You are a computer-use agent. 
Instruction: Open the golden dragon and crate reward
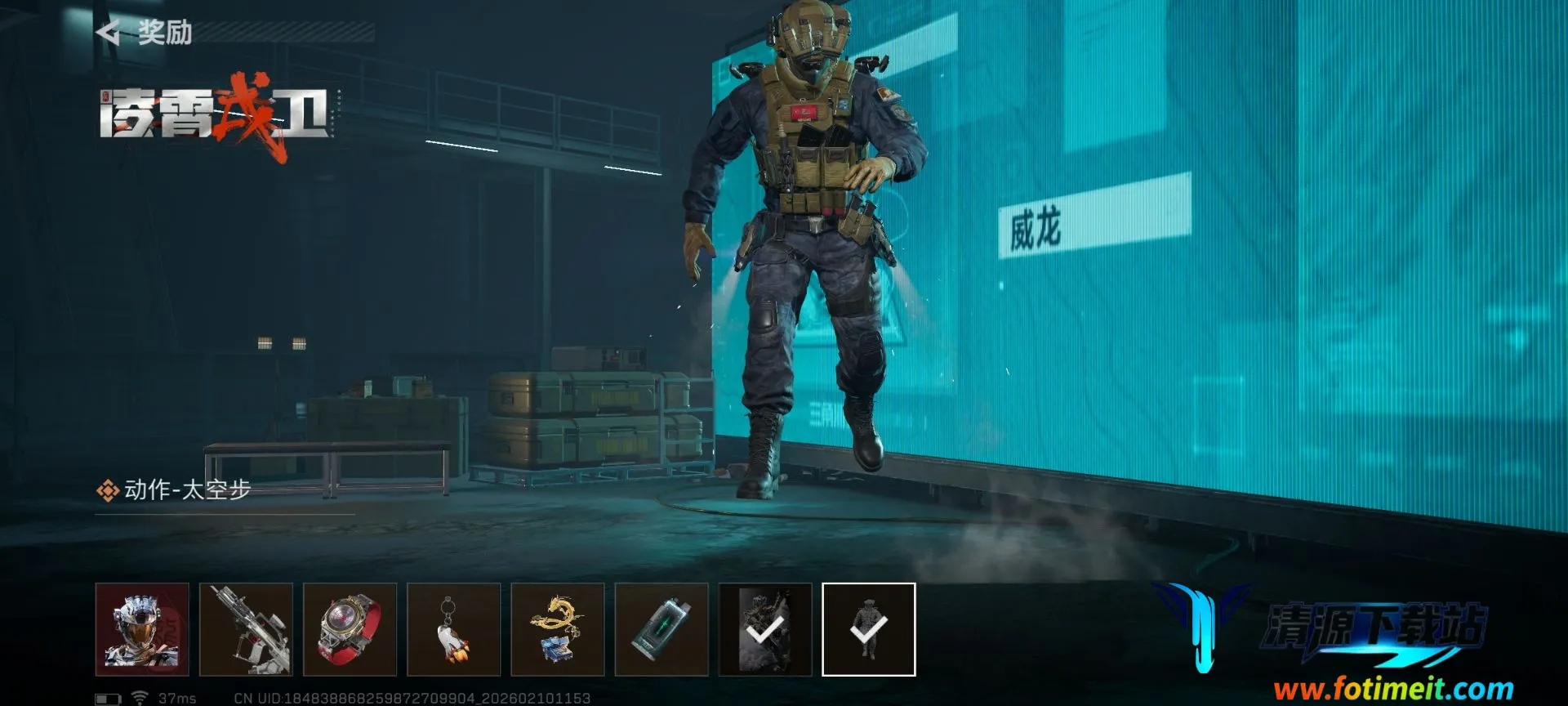pyautogui.click(x=557, y=629)
